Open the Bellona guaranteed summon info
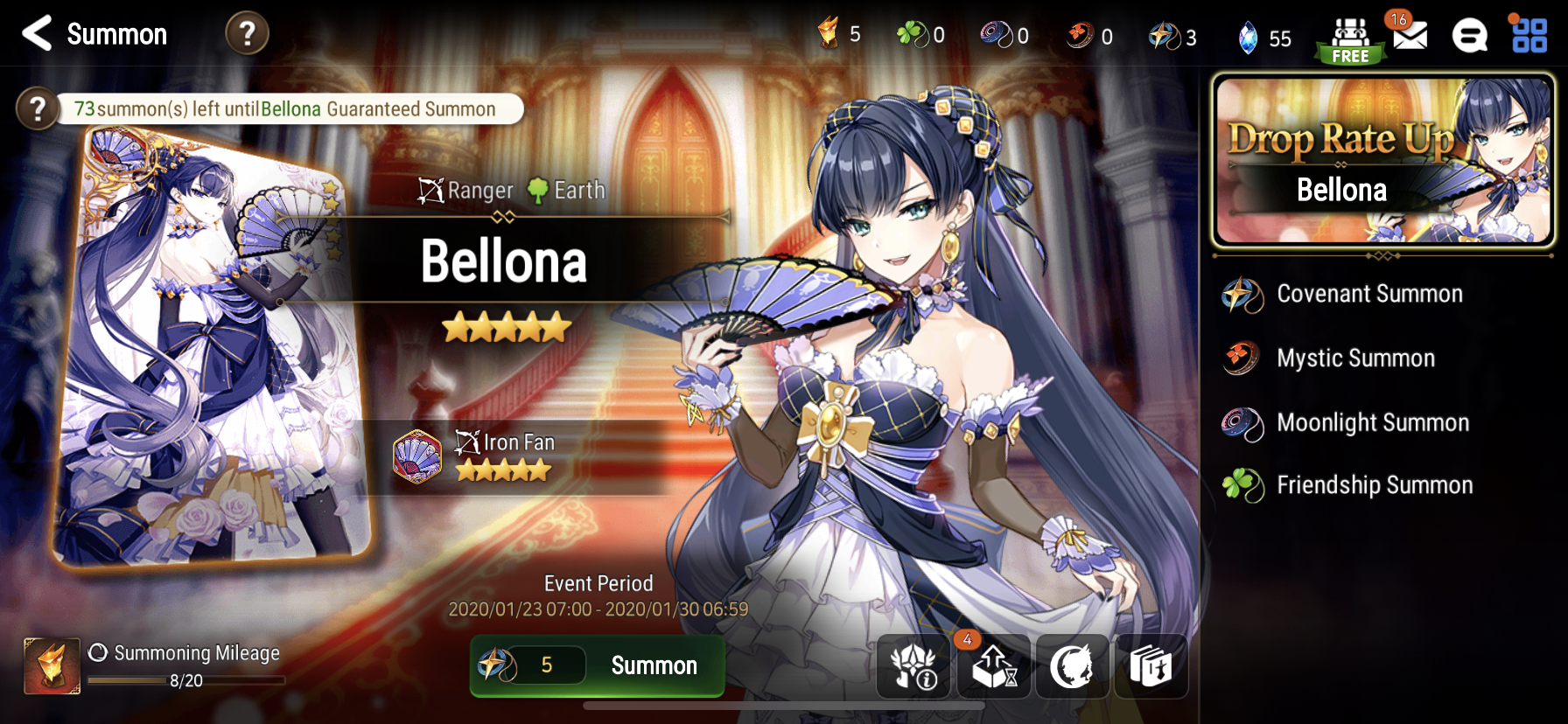The height and width of the screenshot is (724, 1568). (x=37, y=109)
